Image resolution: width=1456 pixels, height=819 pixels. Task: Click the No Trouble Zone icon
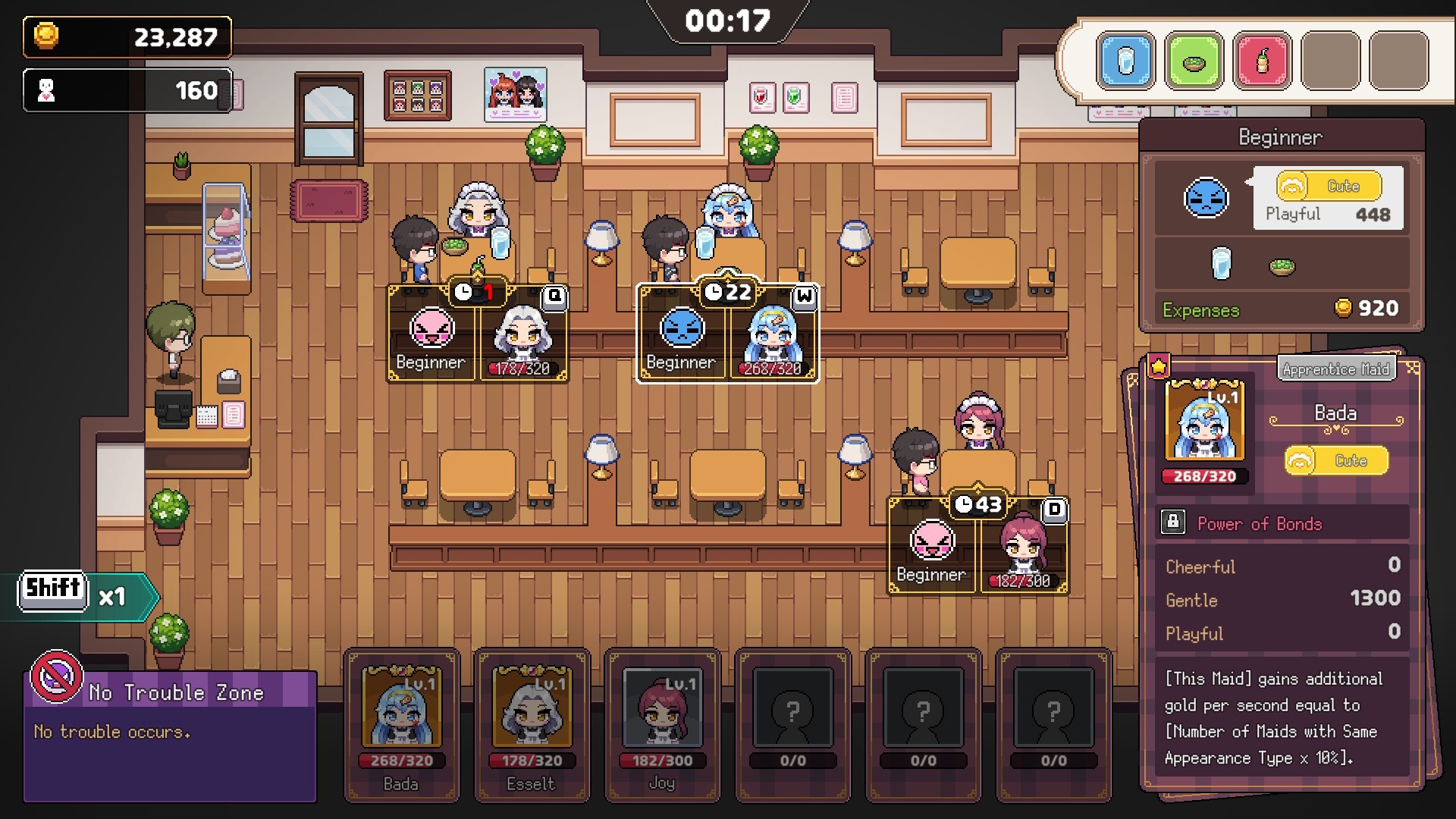pyautogui.click(x=56, y=676)
